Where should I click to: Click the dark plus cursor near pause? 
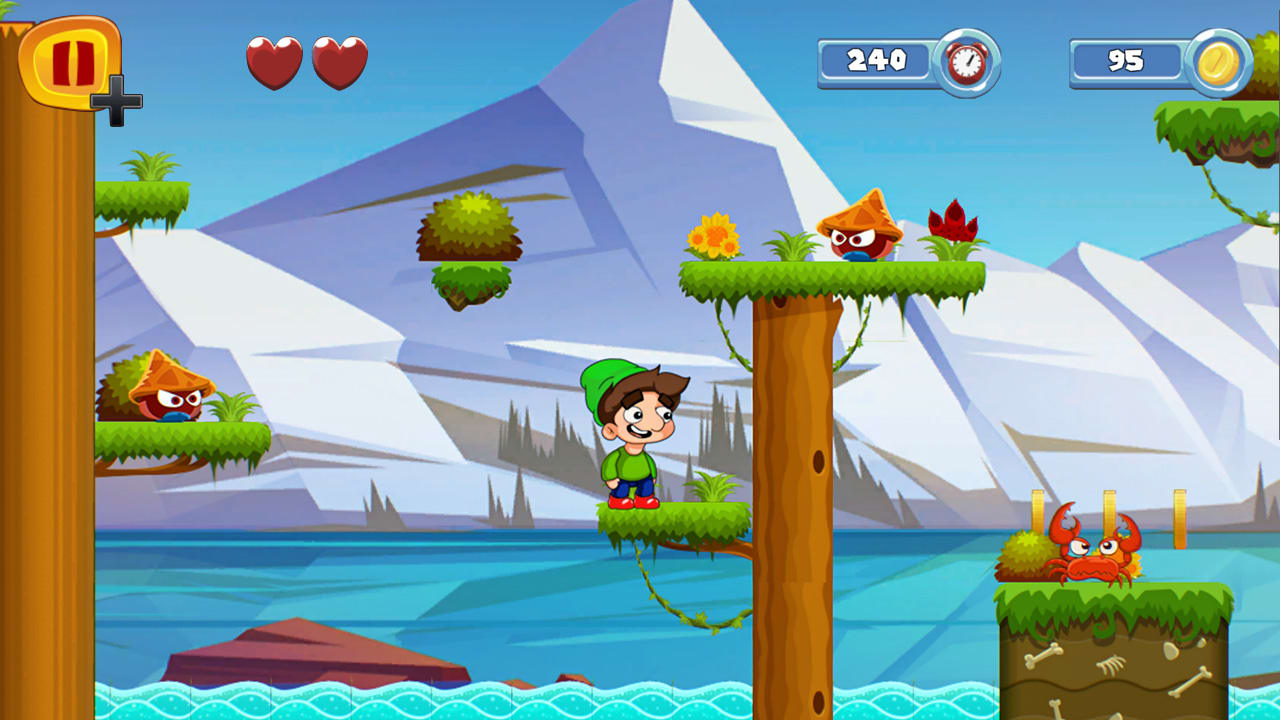tap(117, 98)
